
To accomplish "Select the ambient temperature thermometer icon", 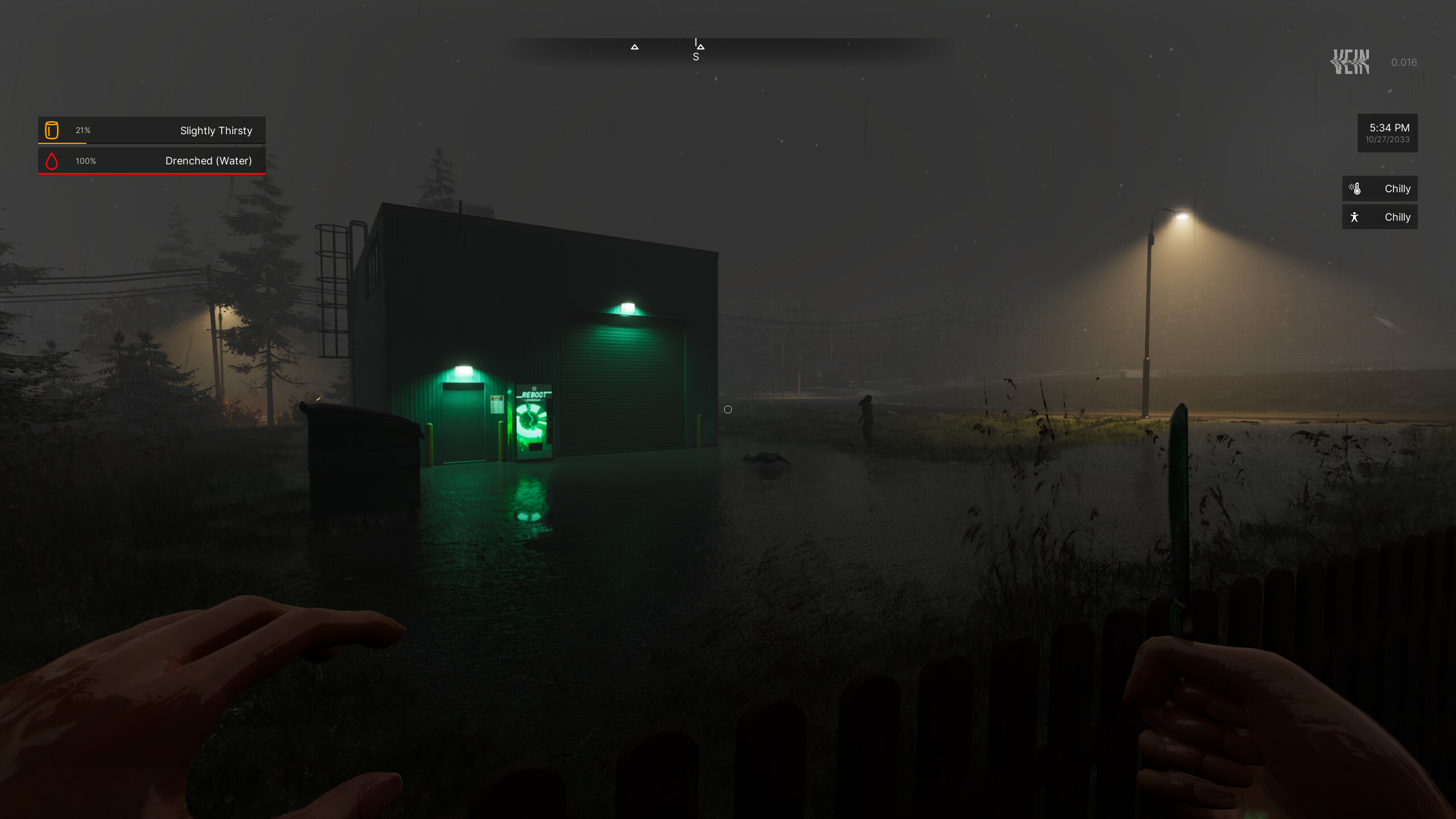I will point(1355,188).
